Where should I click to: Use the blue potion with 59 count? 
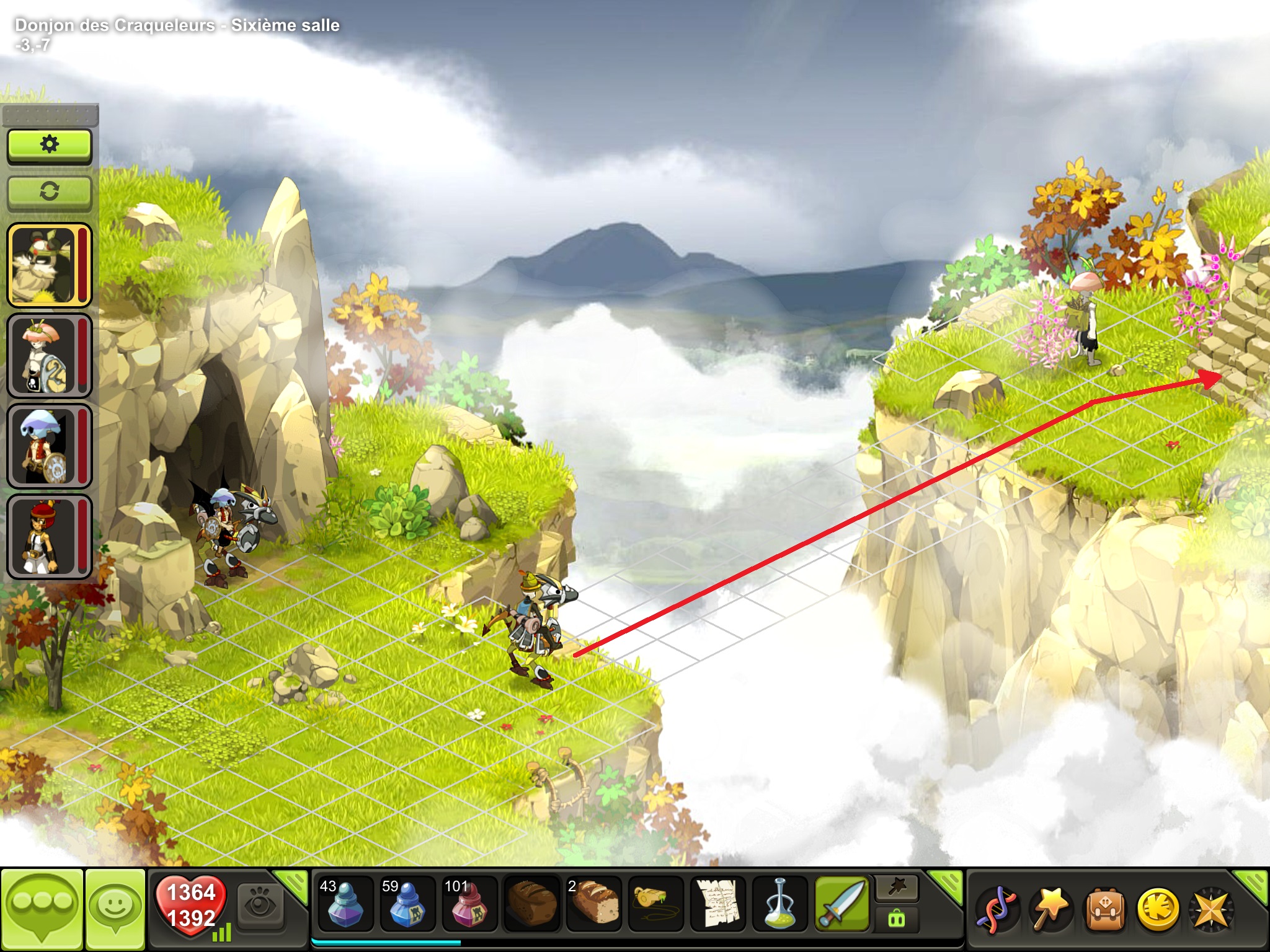click(407, 905)
